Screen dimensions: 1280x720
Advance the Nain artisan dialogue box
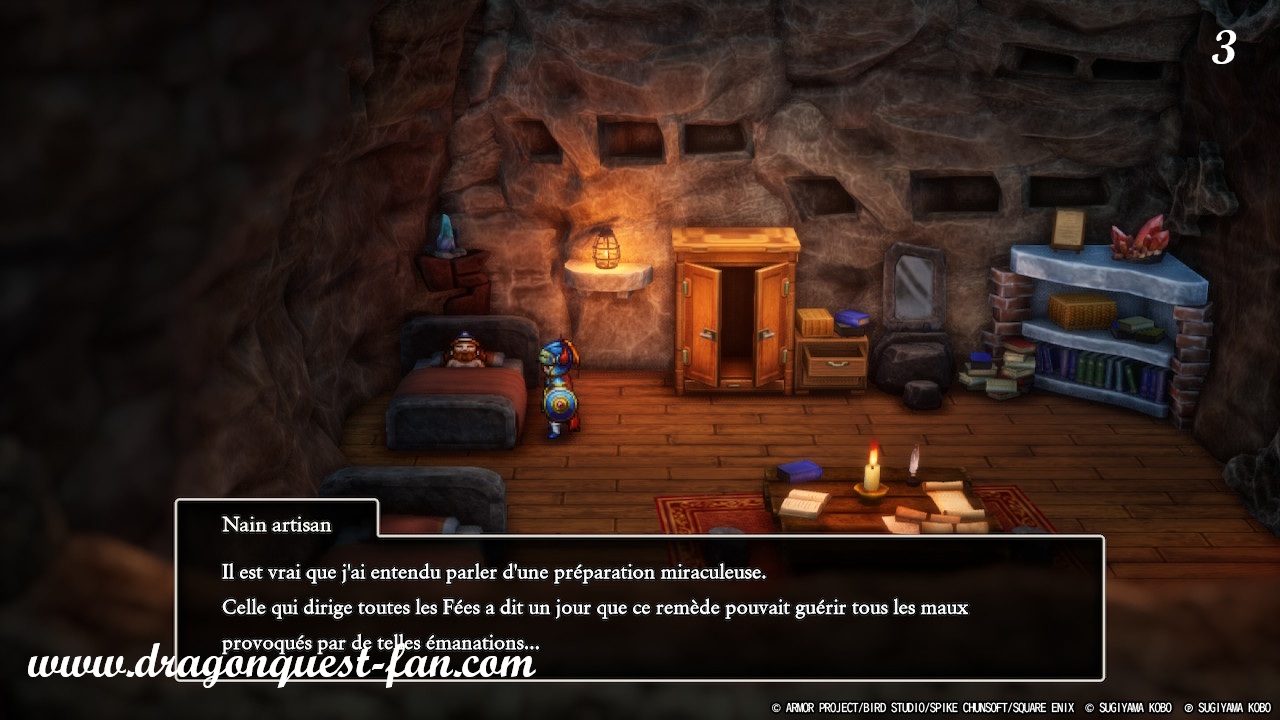(640, 606)
